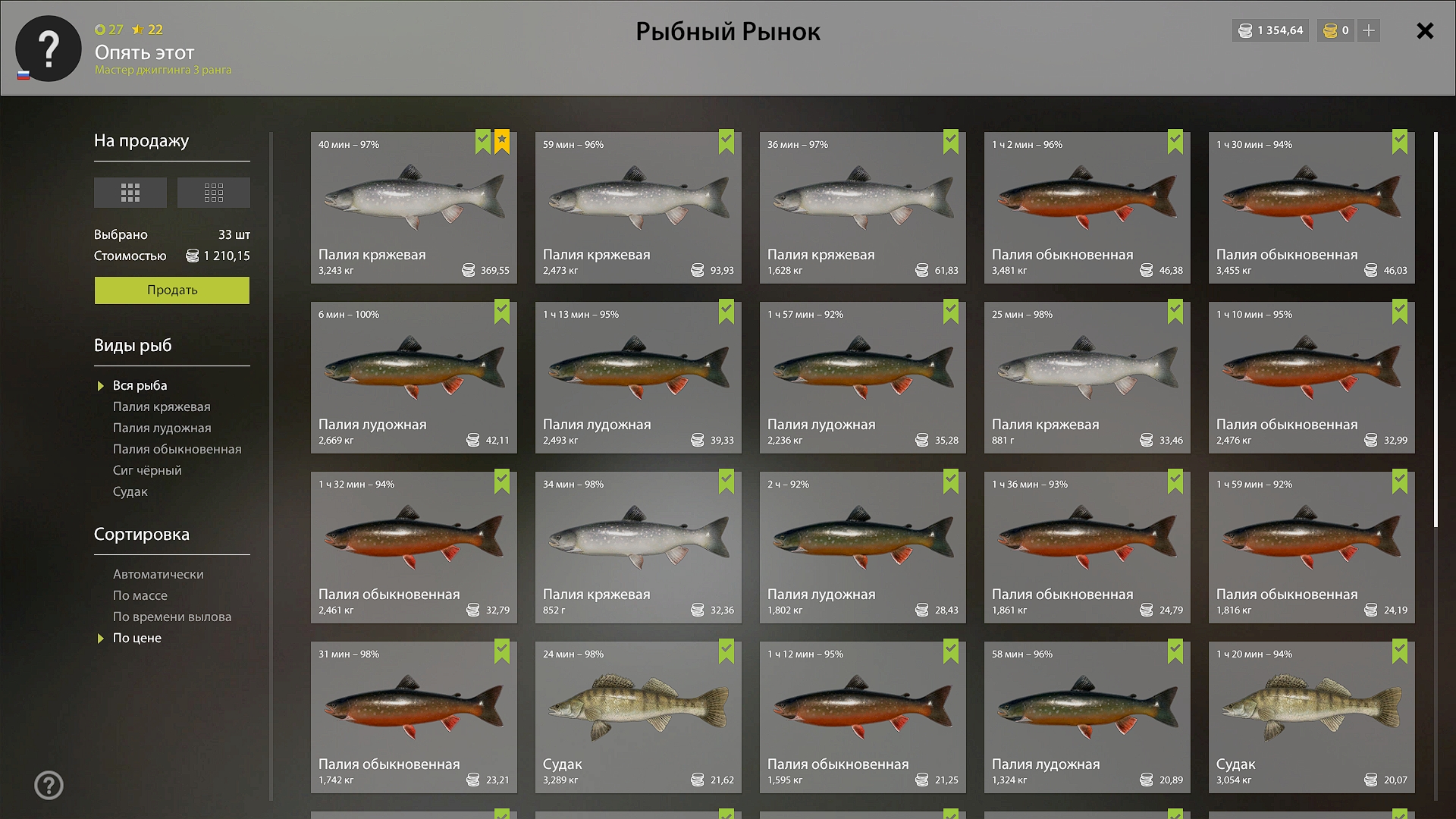The width and height of the screenshot is (1456, 819).
Task: Open the help question mark icon
Action: pos(49,785)
